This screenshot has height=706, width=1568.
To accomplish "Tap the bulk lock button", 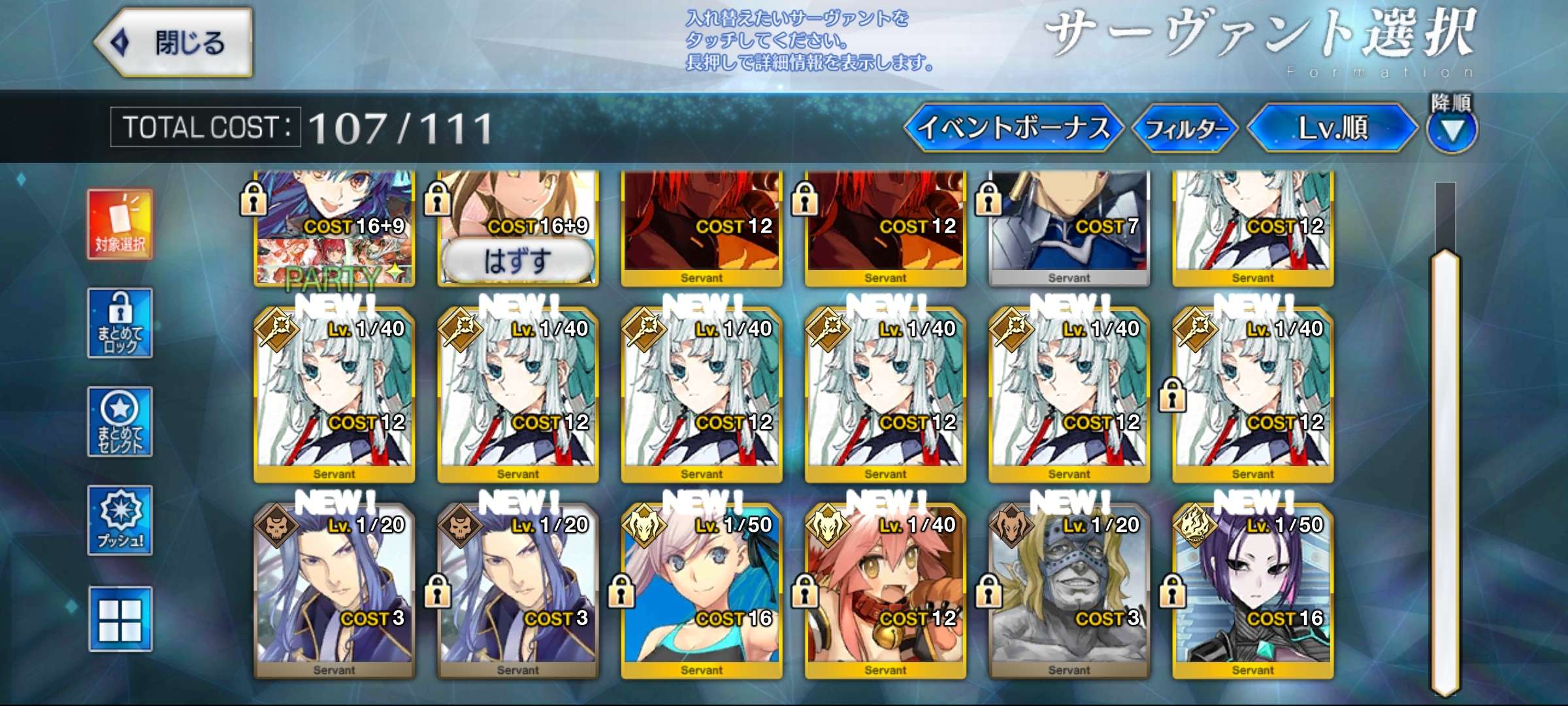I will coord(120,323).
